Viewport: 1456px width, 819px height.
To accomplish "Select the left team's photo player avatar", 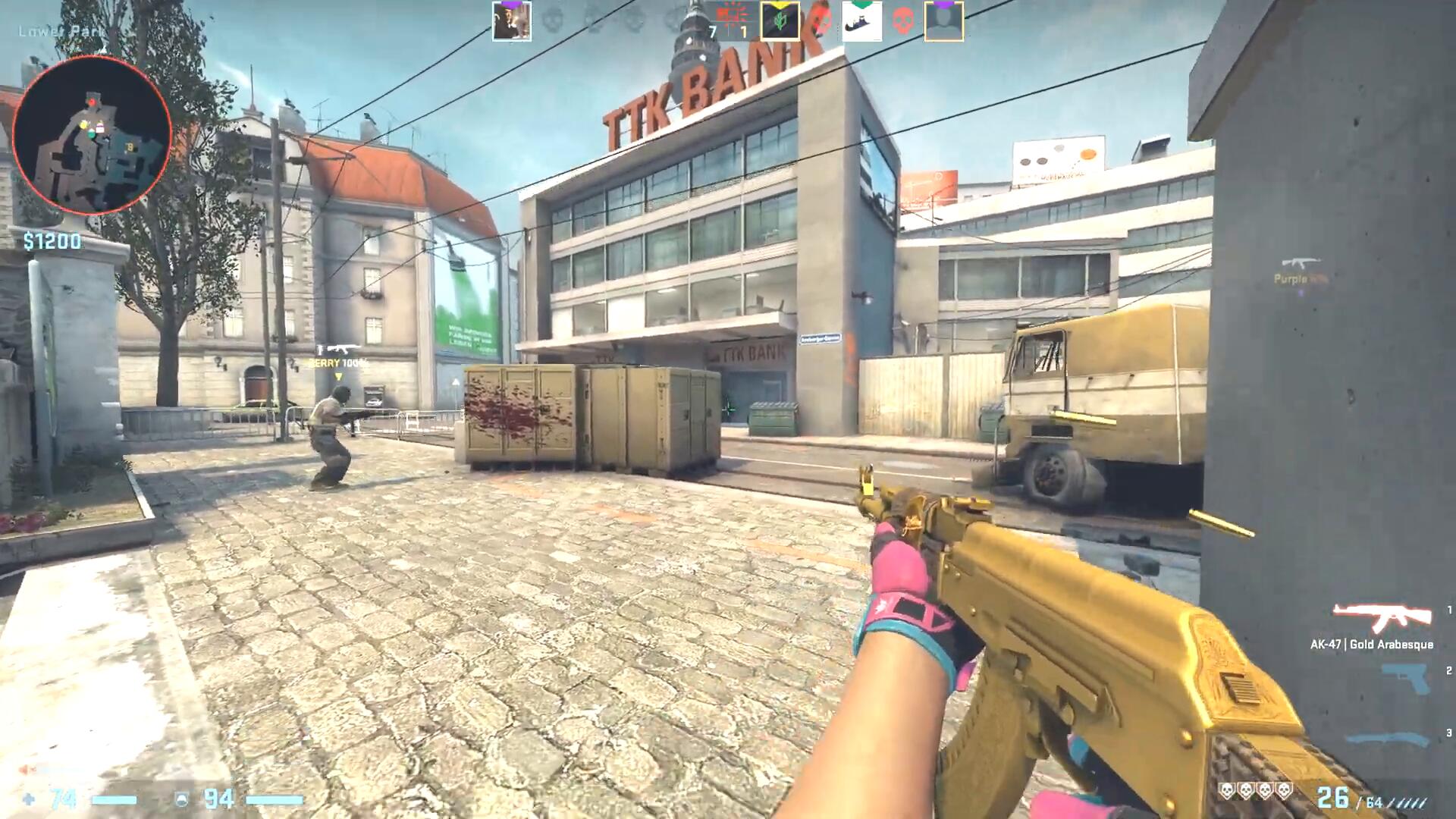I will click(x=512, y=21).
